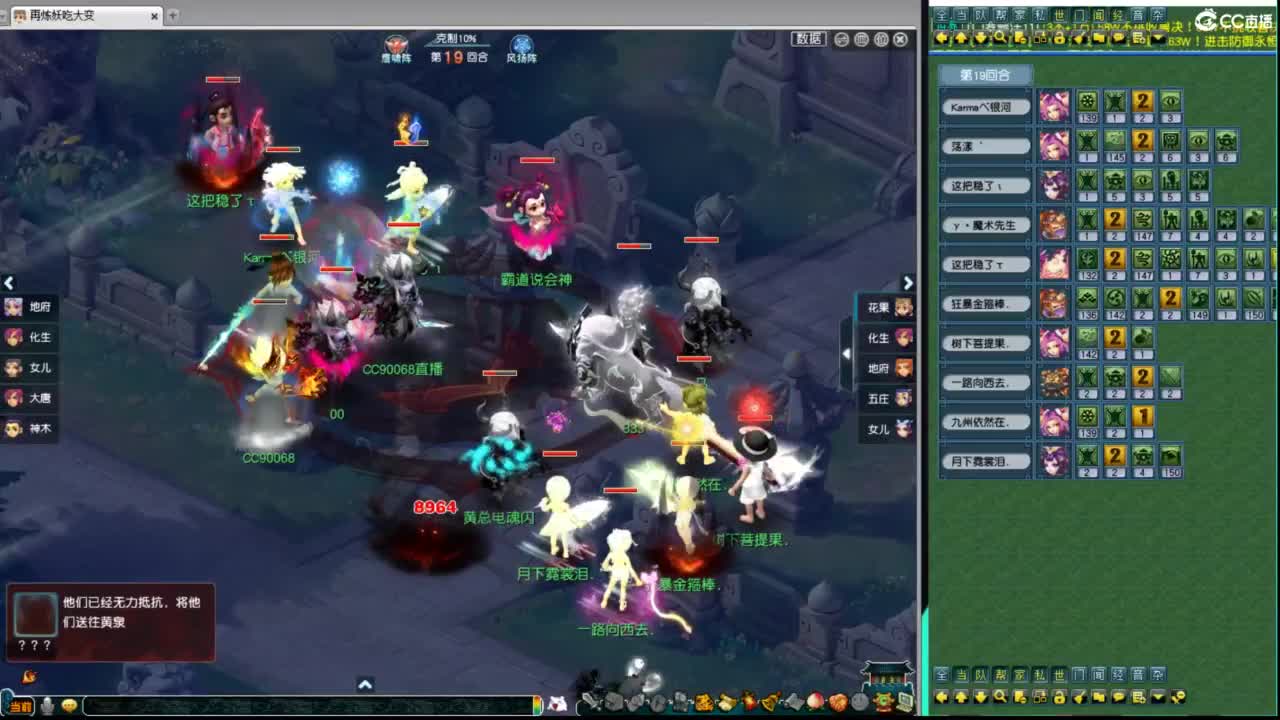Screen dimensions: 1280x720
Task: Click the 数据 button
Action: tap(808, 40)
